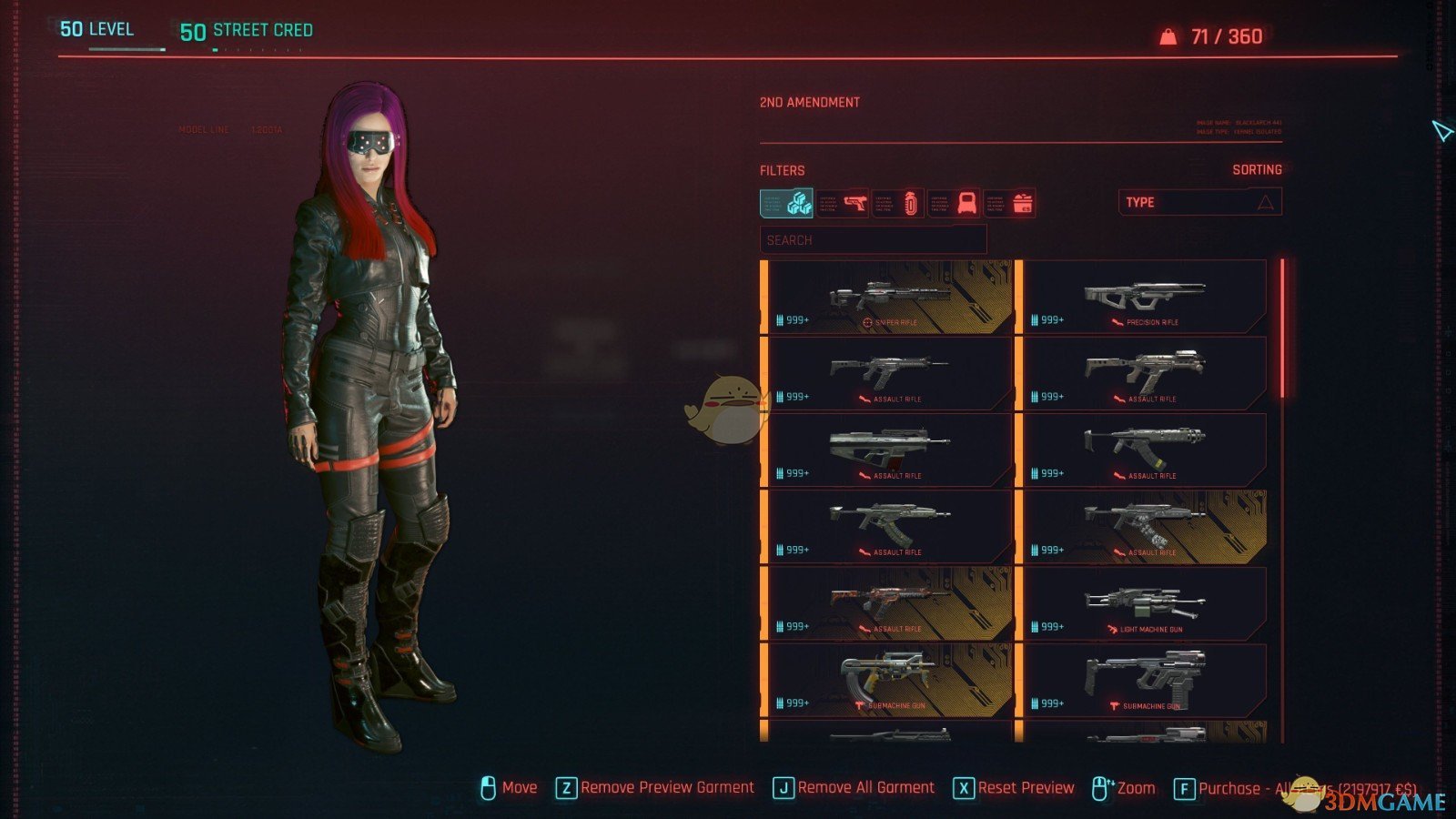Screen dimensions: 1456x819
Task: Click Reset Preview
Action: coord(1015,788)
